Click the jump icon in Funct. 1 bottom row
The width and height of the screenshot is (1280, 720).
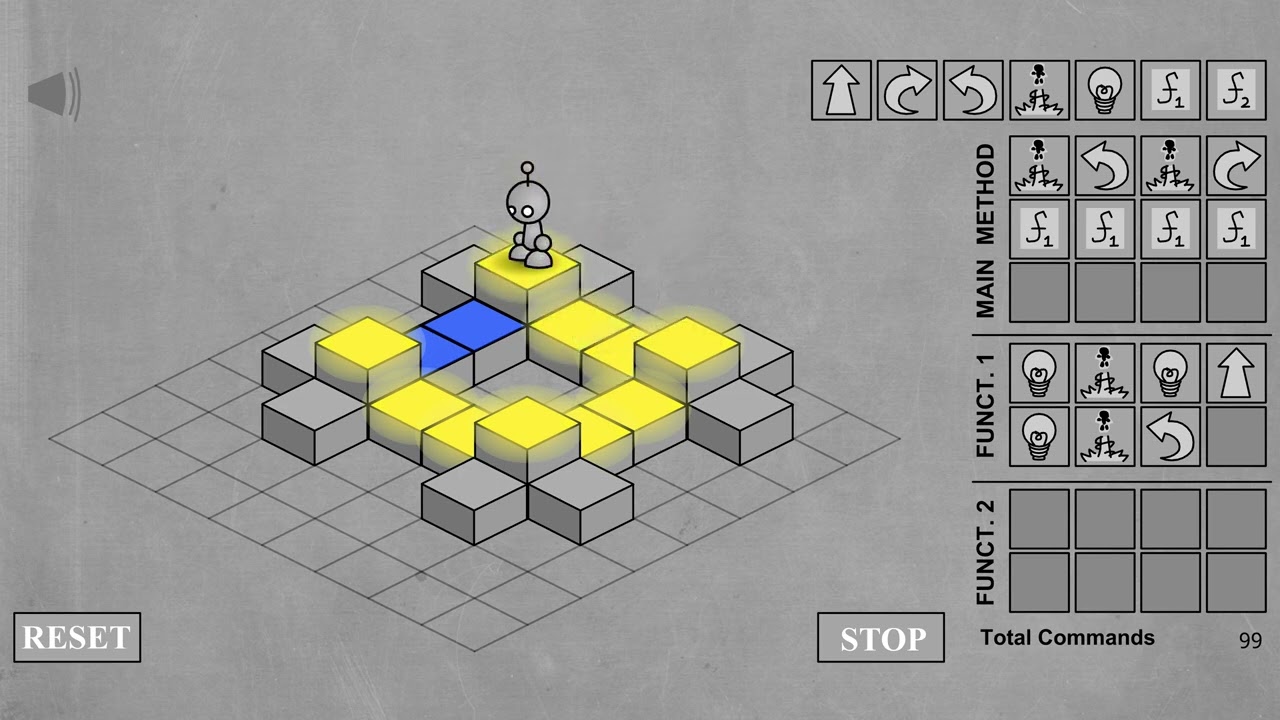1105,437
